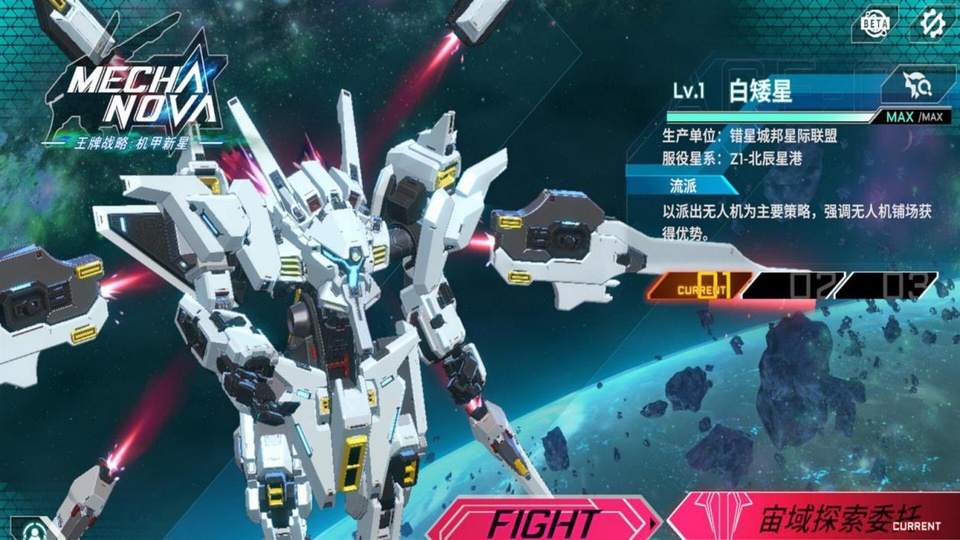The height and width of the screenshot is (540, 960).
Task: Open the settings gear icon
Action: click(932, 24)
